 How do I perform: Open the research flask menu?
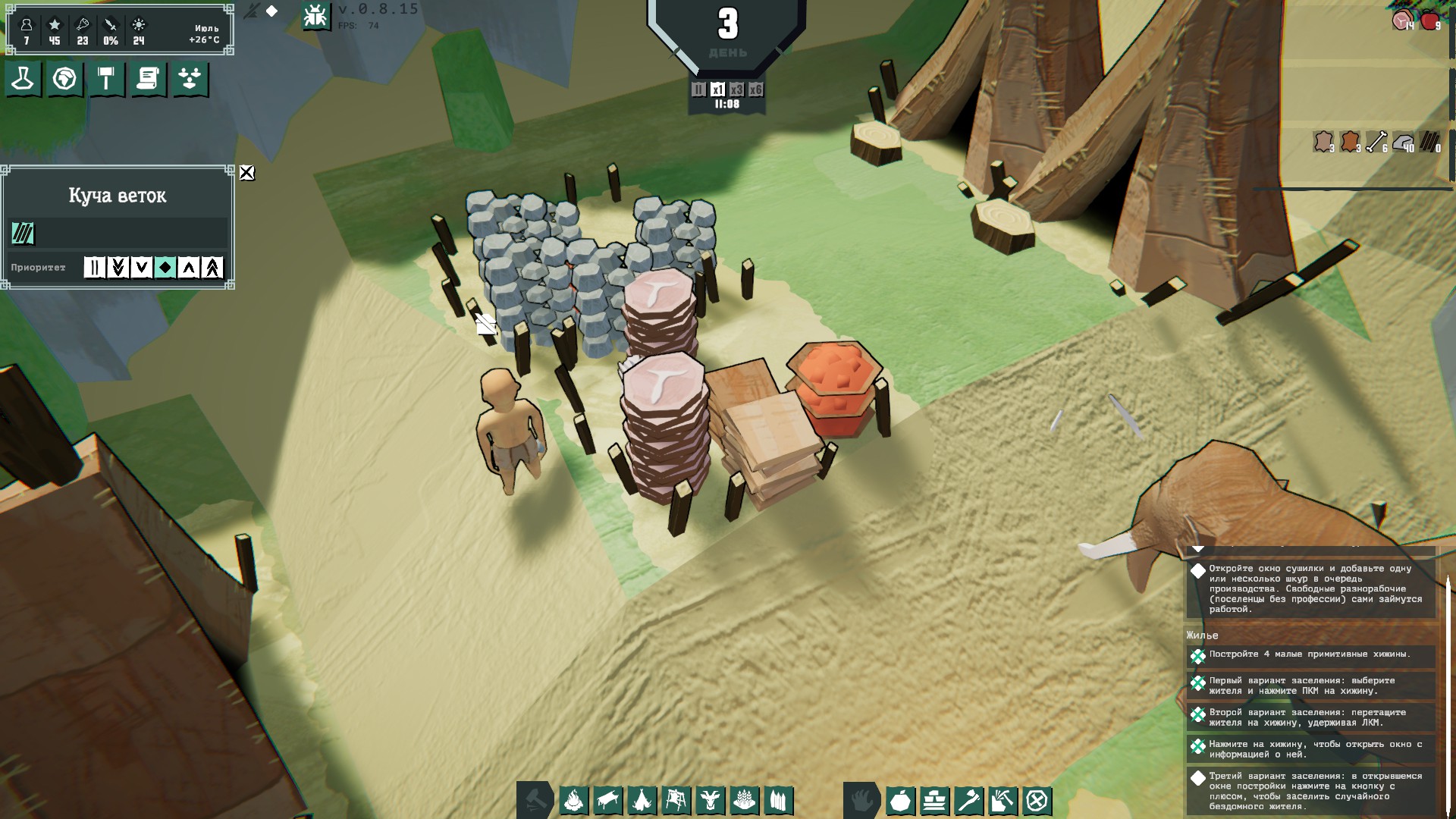pos(23,79)
